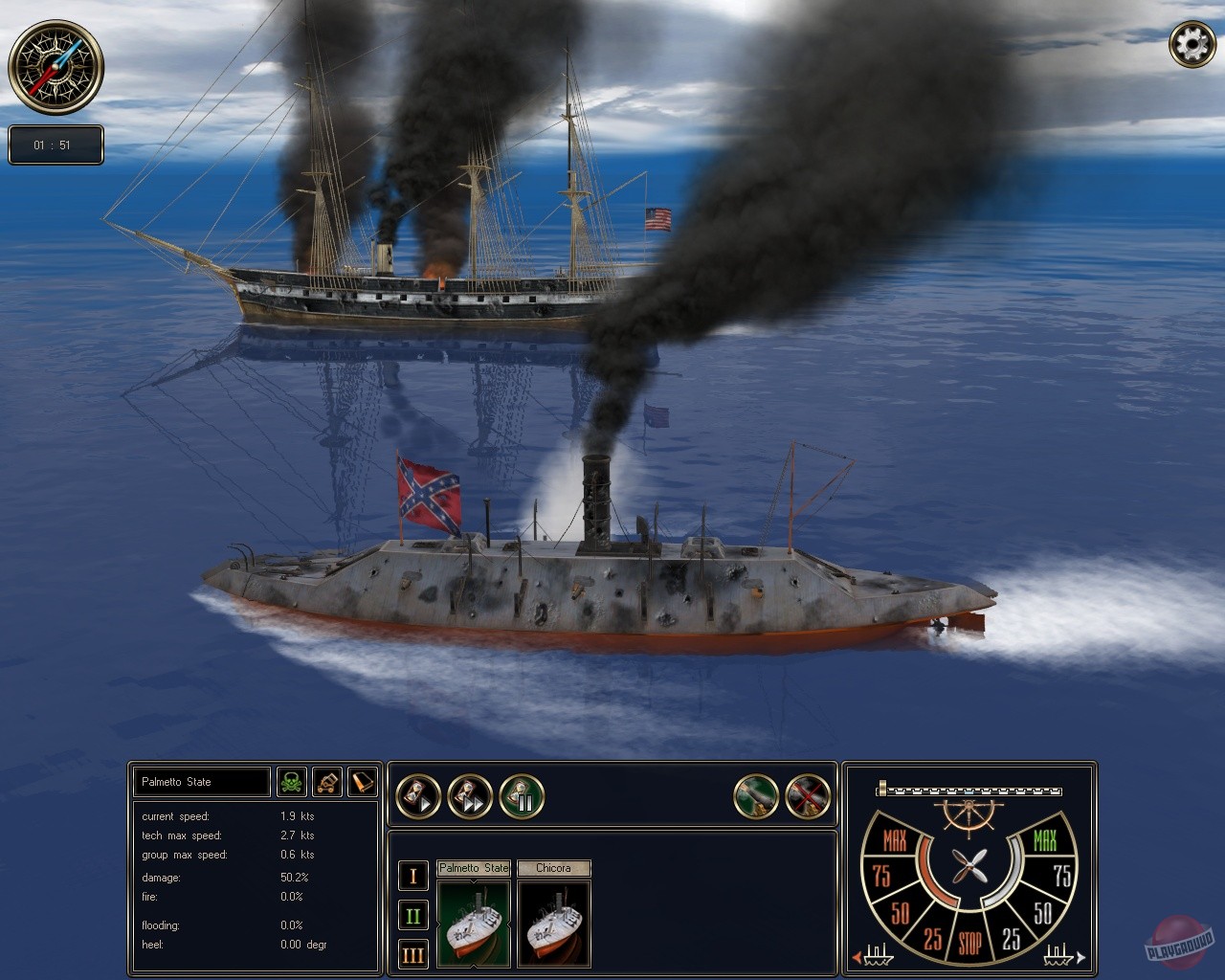Set game speed to normal play
The width and height of the screenshot is (1225, 980).
(418, 796)
